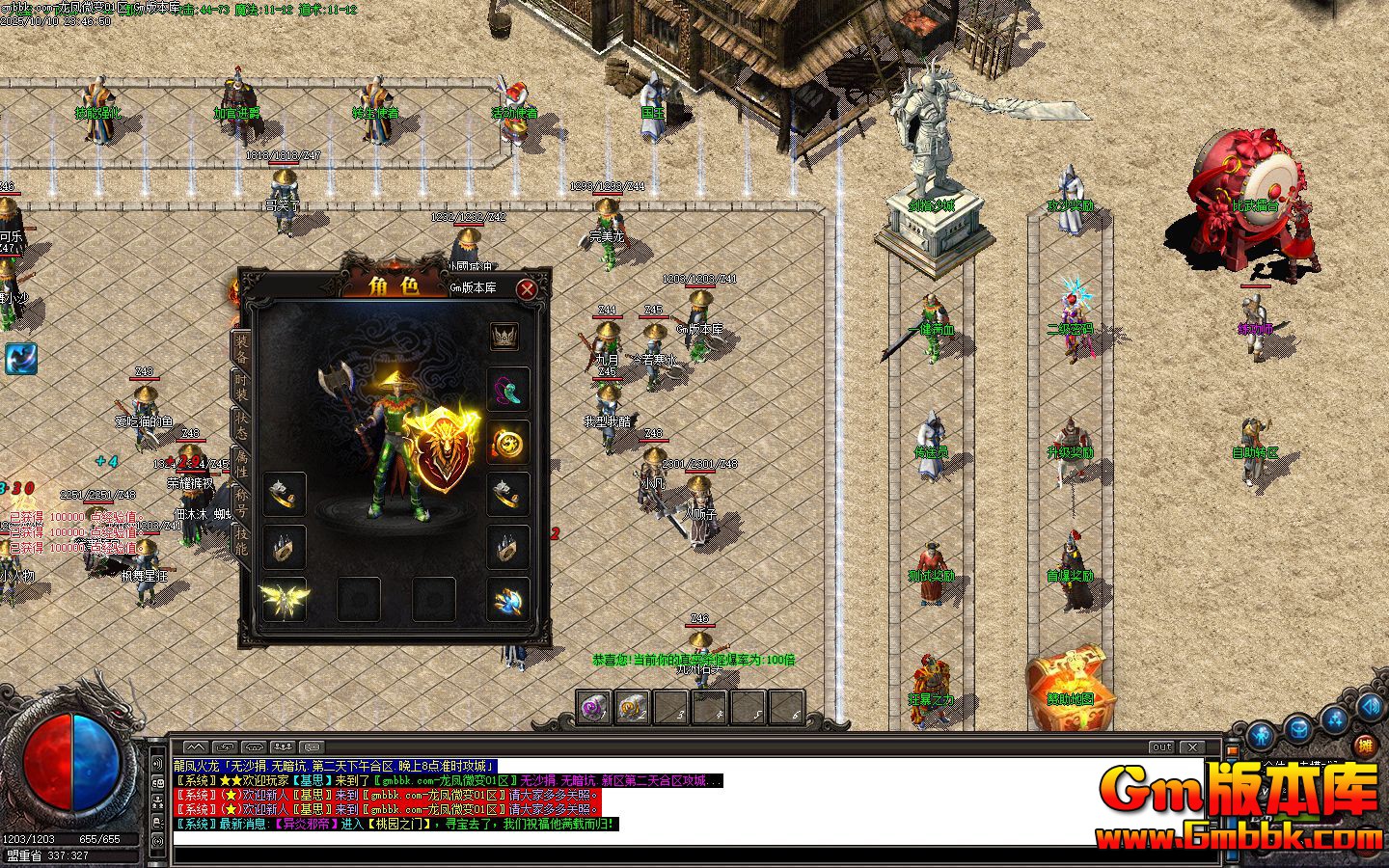
Task: Use the gold scroll in hotbar slot 2
Action: pyautogui.click(x=632, y=707)
